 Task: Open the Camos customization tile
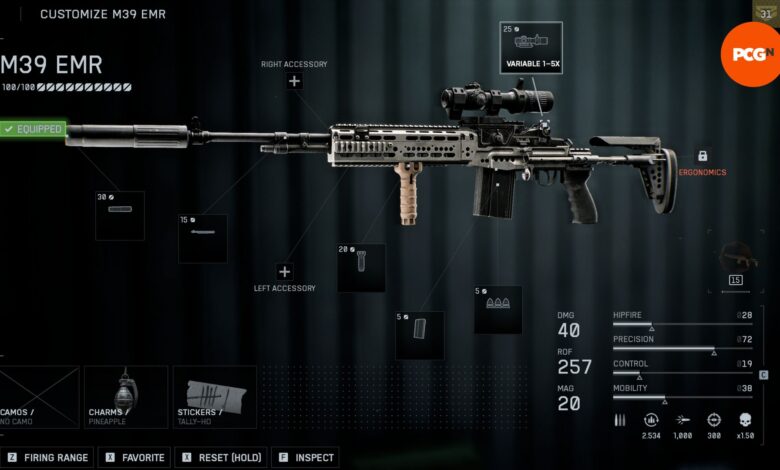pyautogui.click(x=40, y=397)
